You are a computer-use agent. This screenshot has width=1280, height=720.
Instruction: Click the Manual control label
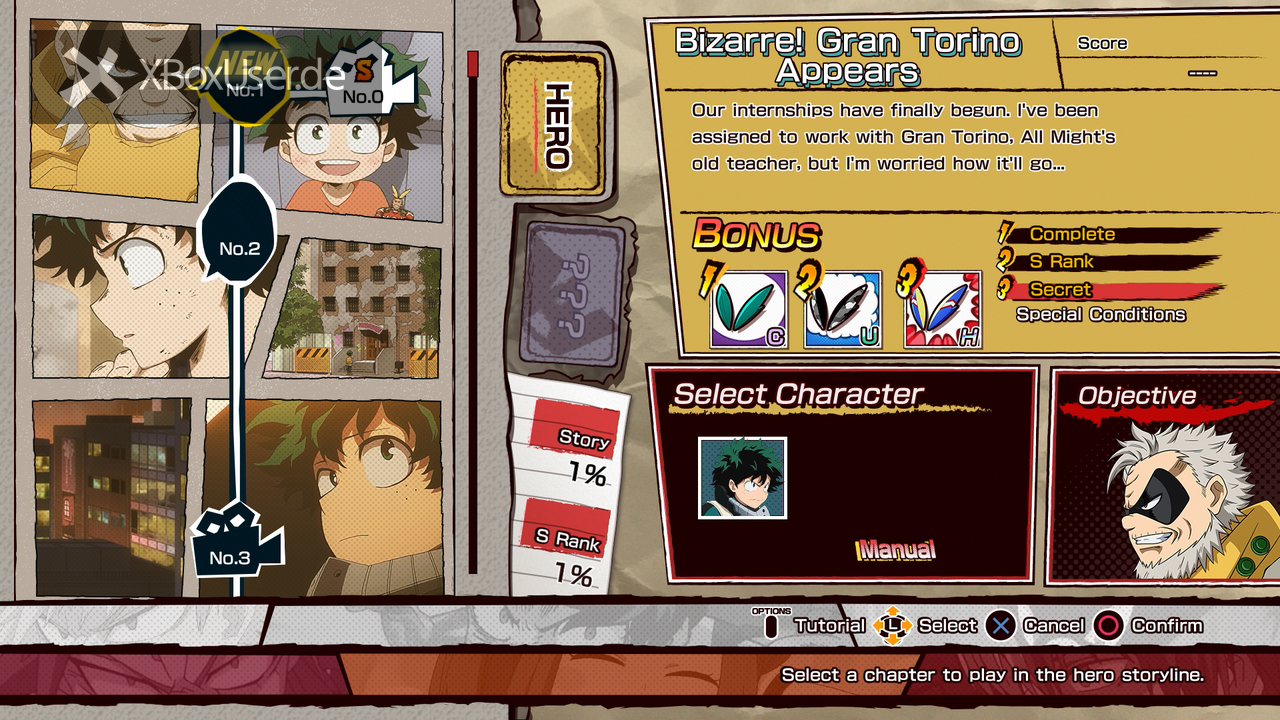(897, 549)
